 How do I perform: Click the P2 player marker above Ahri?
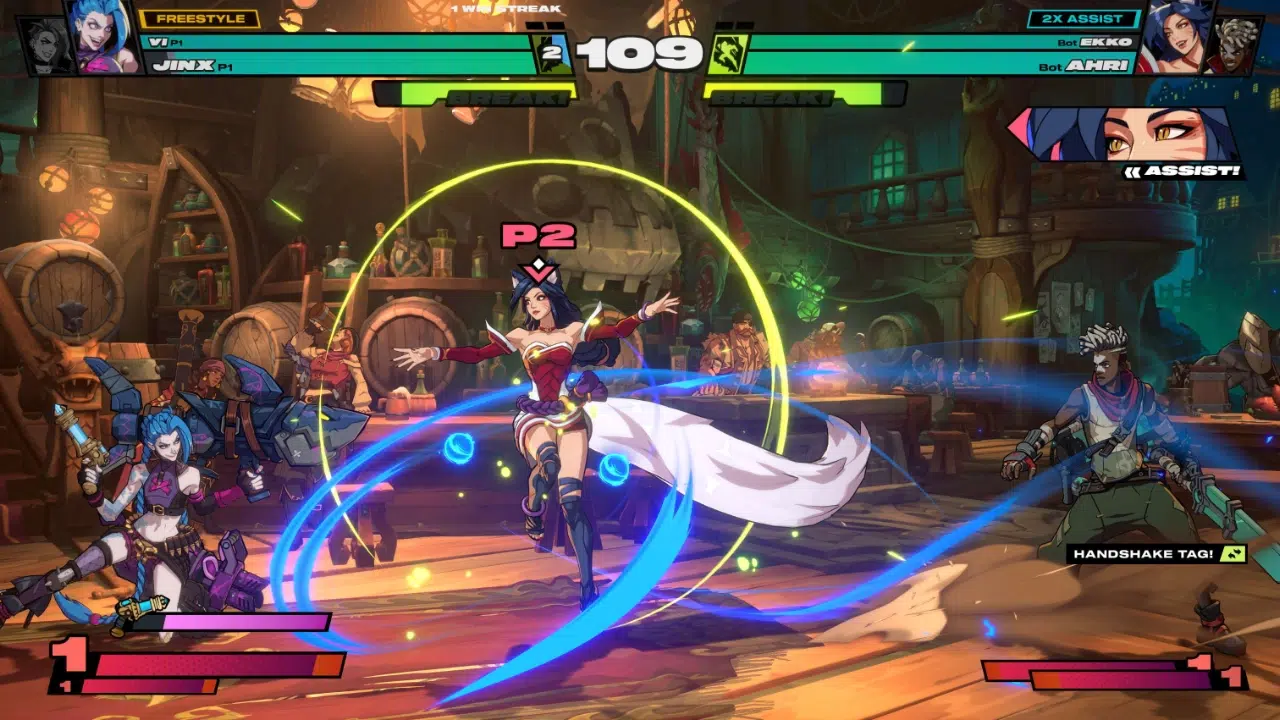click(x=538, y=236)
